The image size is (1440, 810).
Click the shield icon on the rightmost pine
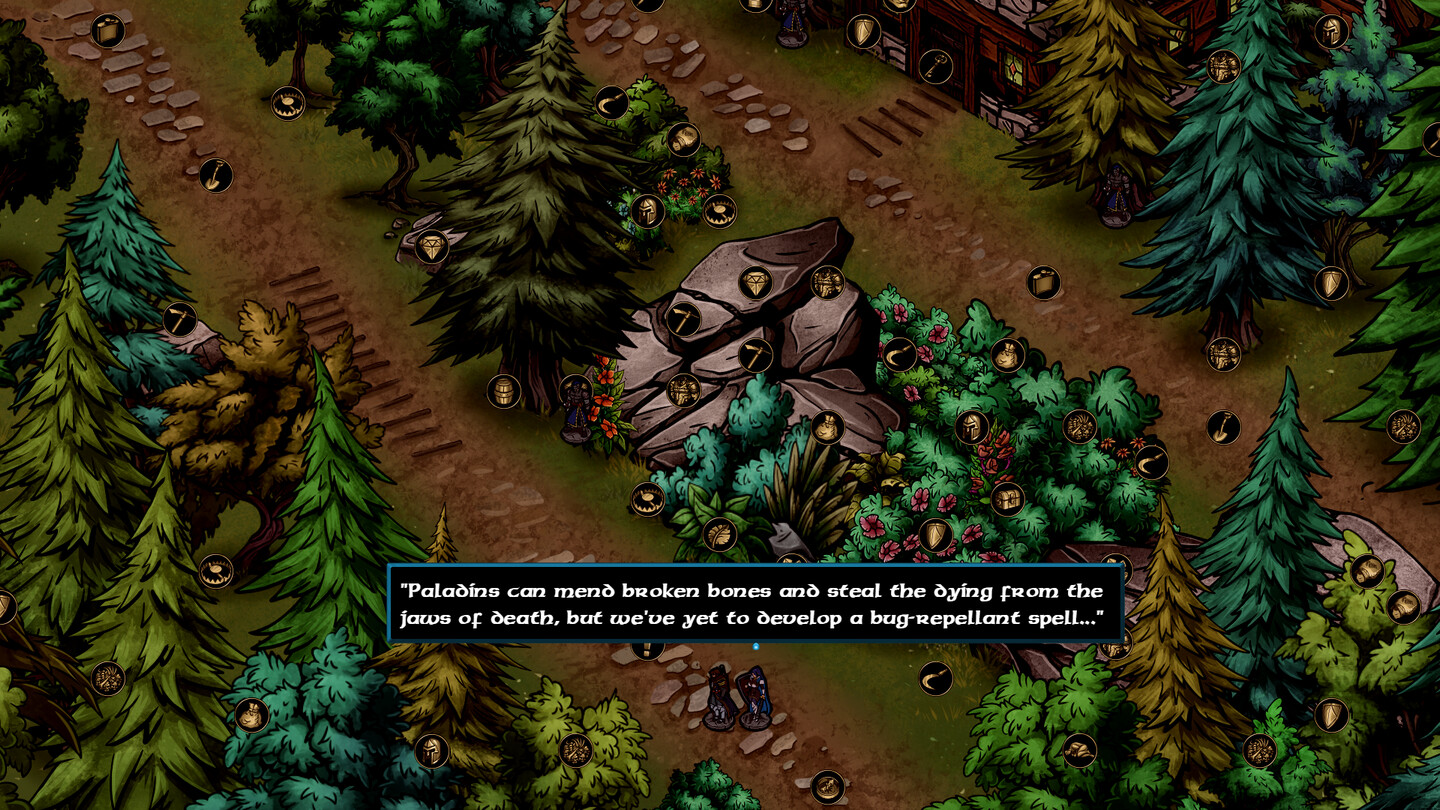(1331, 283)
